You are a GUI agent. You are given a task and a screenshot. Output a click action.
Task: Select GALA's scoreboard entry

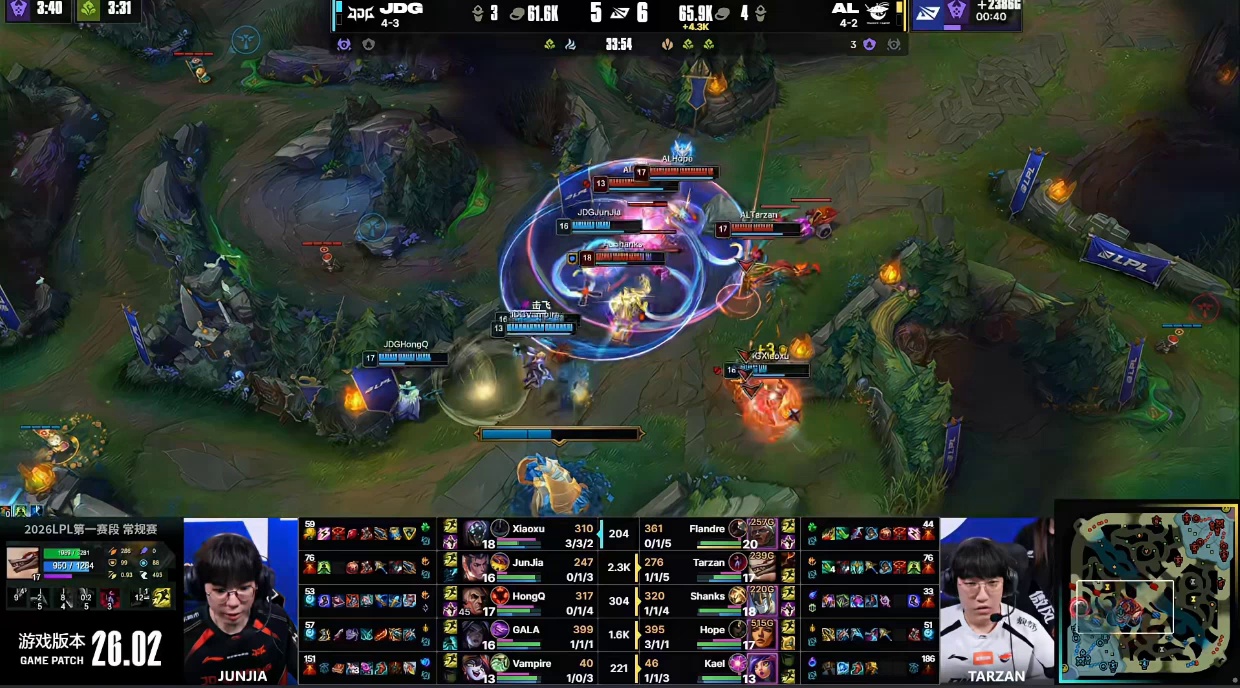coord(530,635)
